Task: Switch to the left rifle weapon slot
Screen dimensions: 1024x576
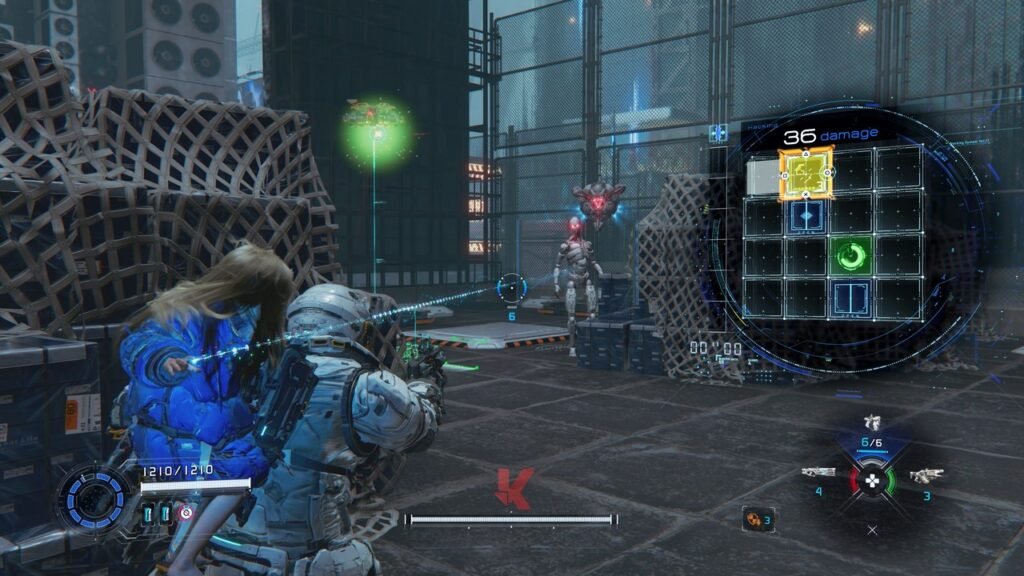Action: tap(818, 472)
